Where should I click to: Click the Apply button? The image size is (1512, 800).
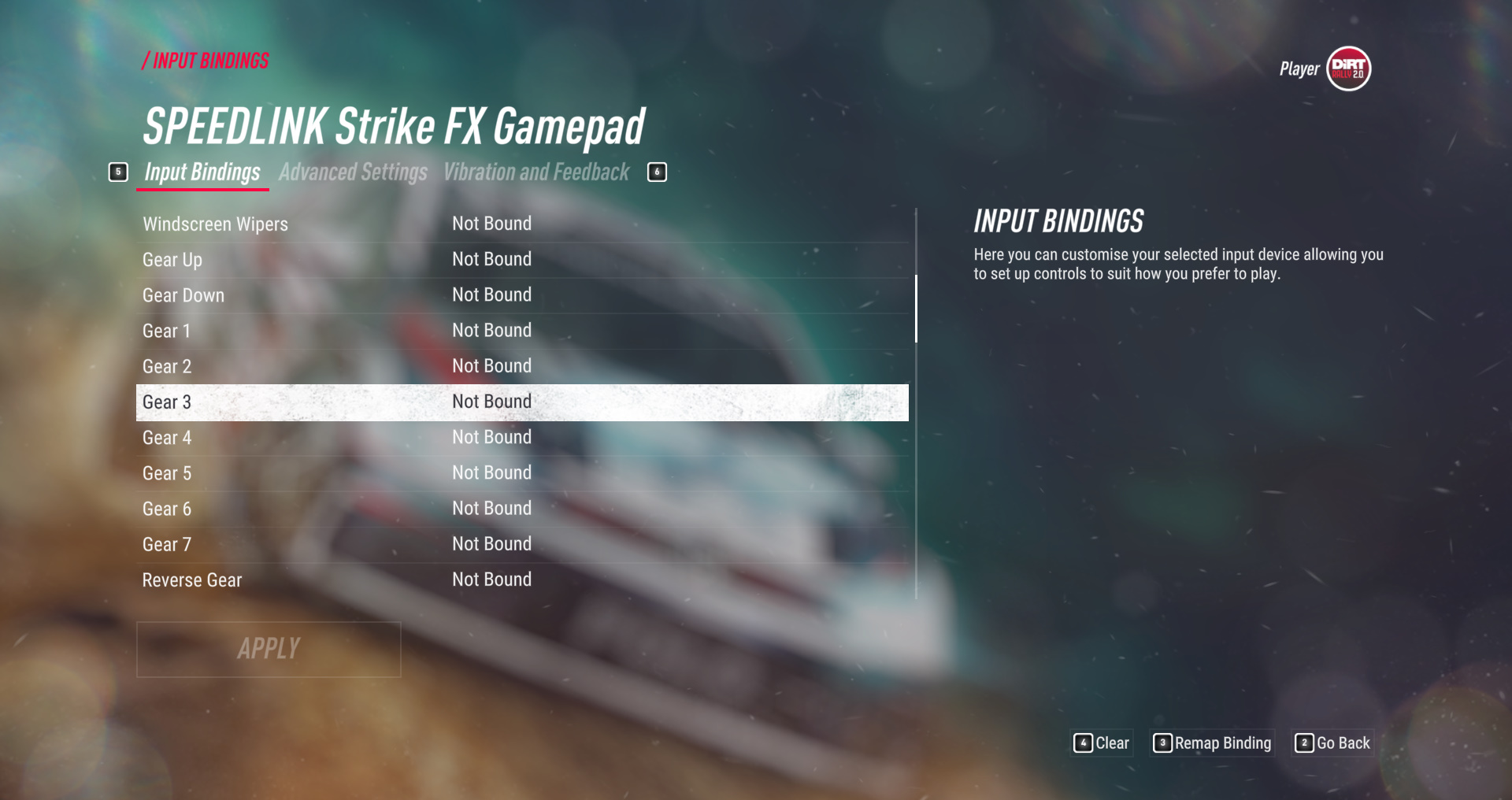tap(269, 649)
